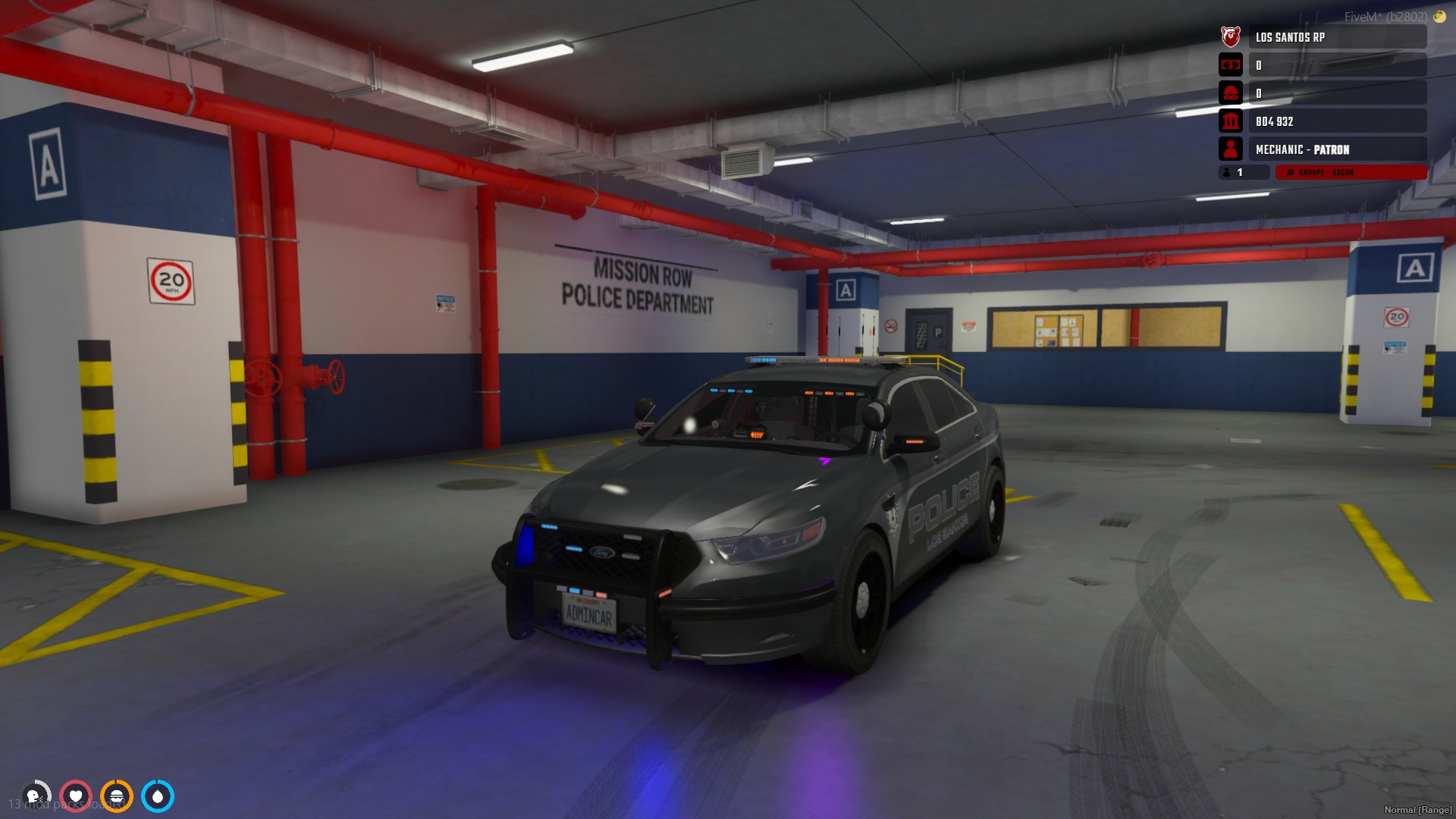Open the bank building icon
The width and height of the screenshot is (1456, 819).
(x=1230, y=121)
